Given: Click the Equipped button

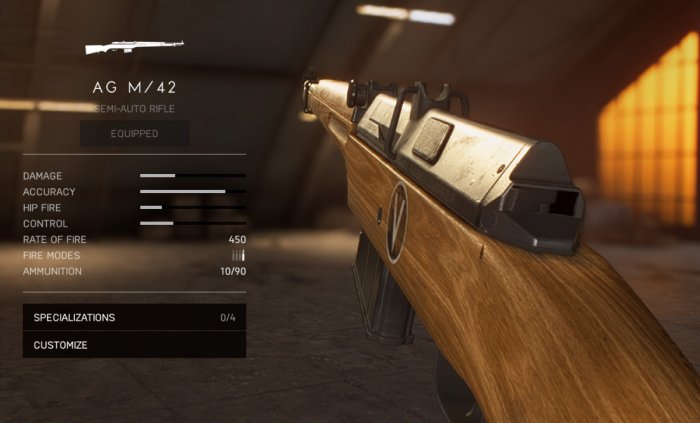Looking at the screenshot, I should click(134, 133).
